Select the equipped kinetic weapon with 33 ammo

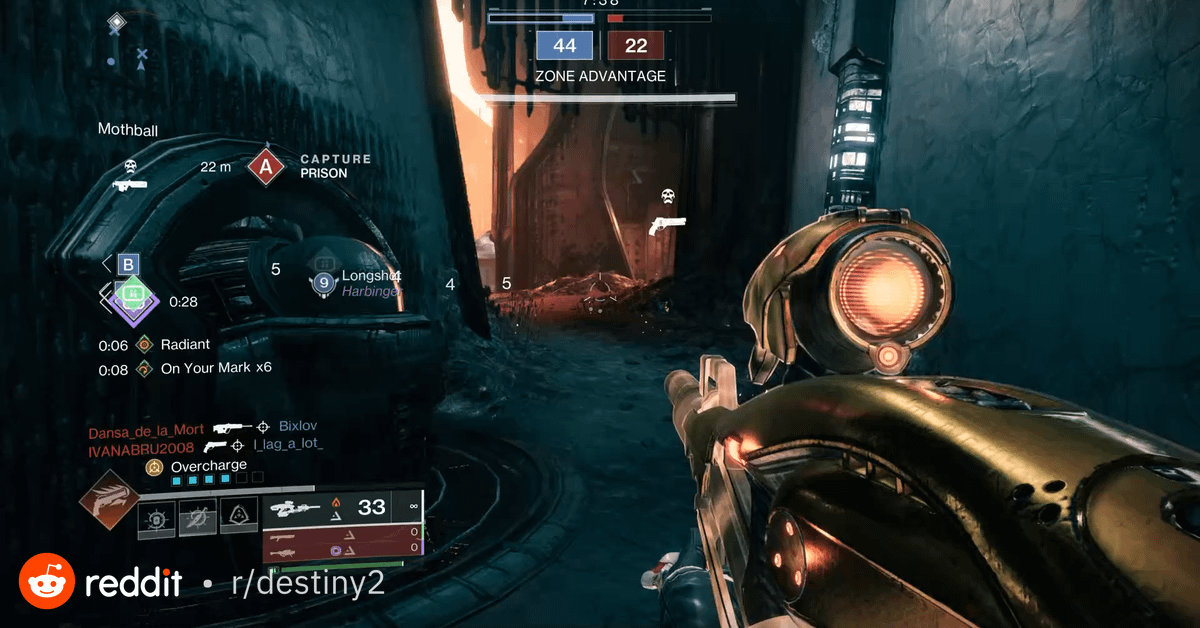pyautogui.click(x=341, y=508)
